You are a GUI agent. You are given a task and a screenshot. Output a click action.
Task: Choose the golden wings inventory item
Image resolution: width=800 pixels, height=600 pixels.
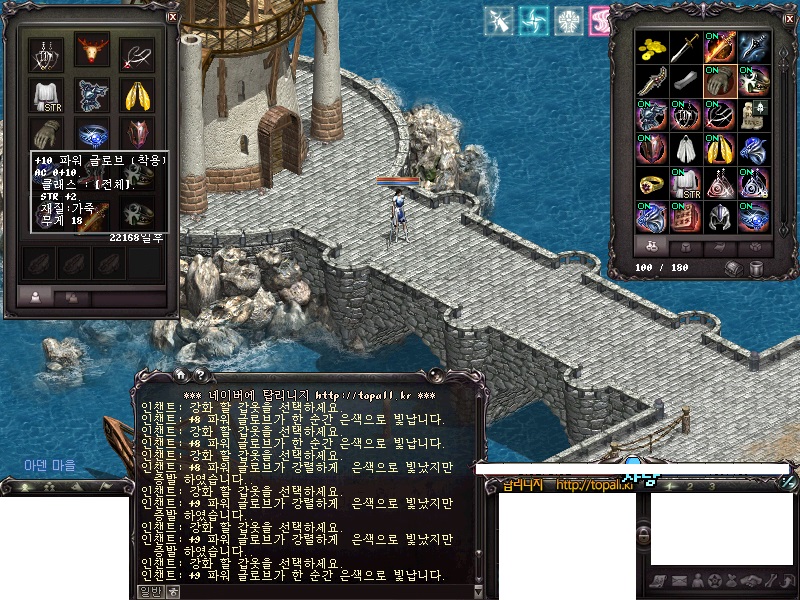719,149
